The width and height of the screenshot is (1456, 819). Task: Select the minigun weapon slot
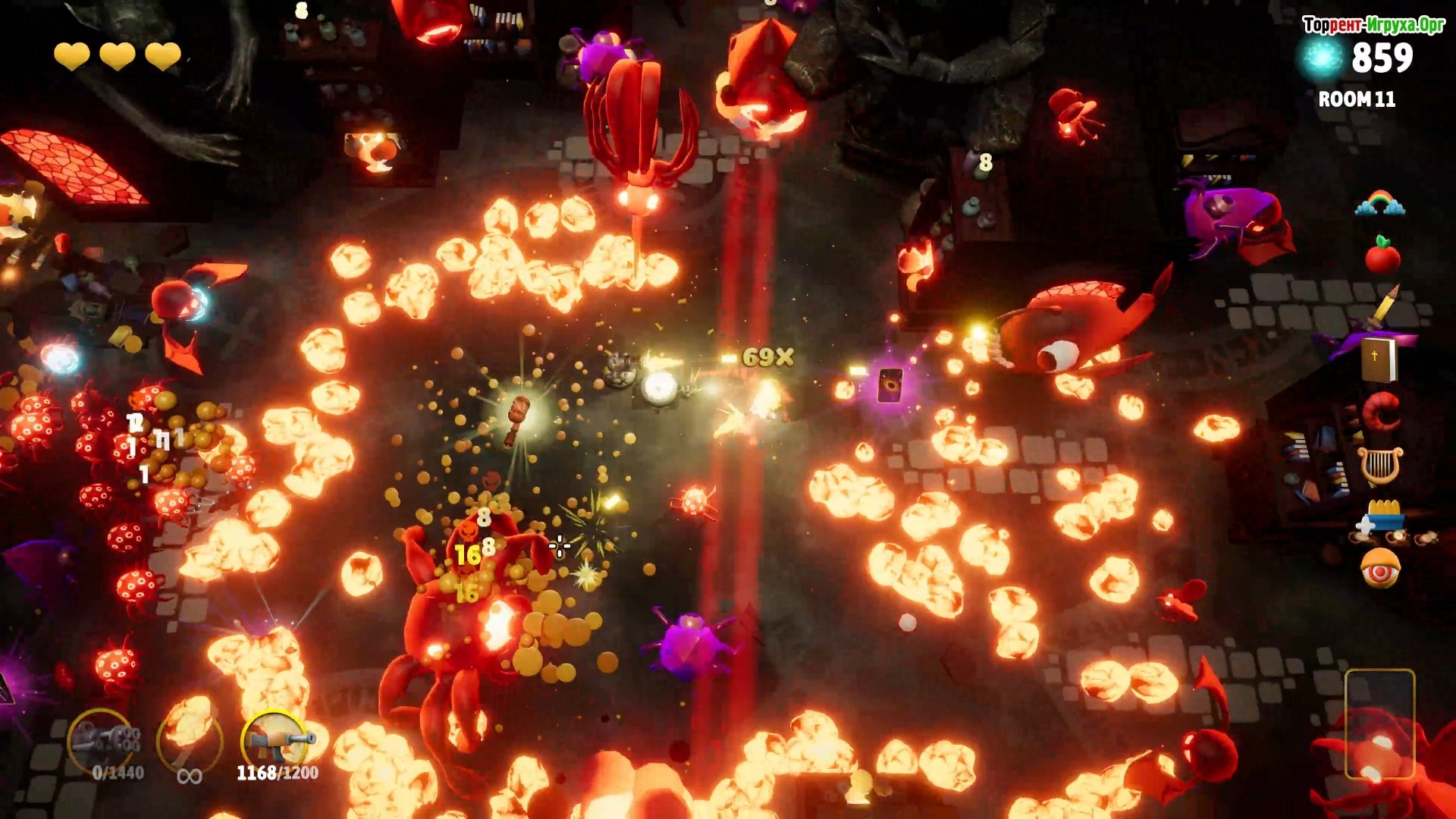pos(103,740)
